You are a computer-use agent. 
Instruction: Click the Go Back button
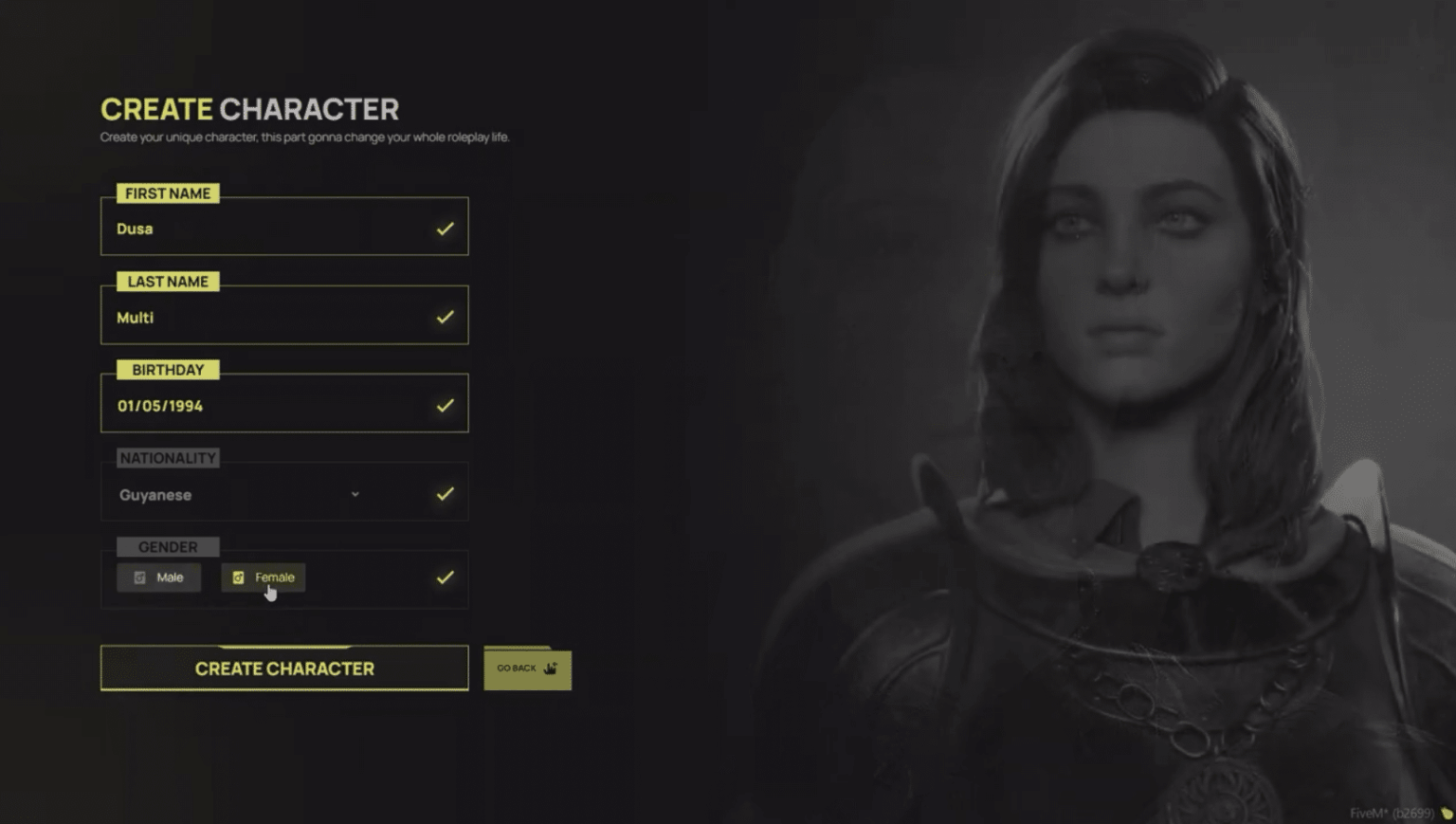point(527,668)
